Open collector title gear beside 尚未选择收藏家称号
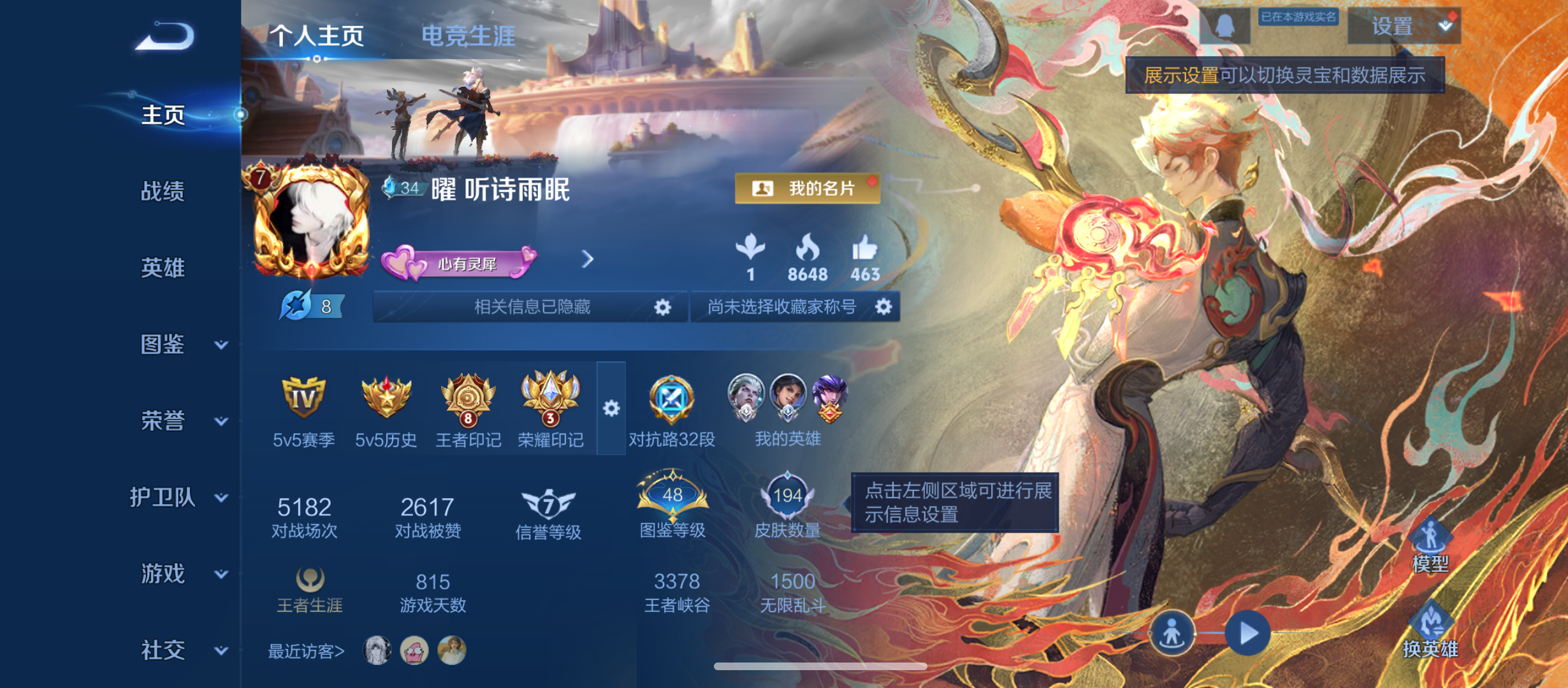 pos(884,307)
